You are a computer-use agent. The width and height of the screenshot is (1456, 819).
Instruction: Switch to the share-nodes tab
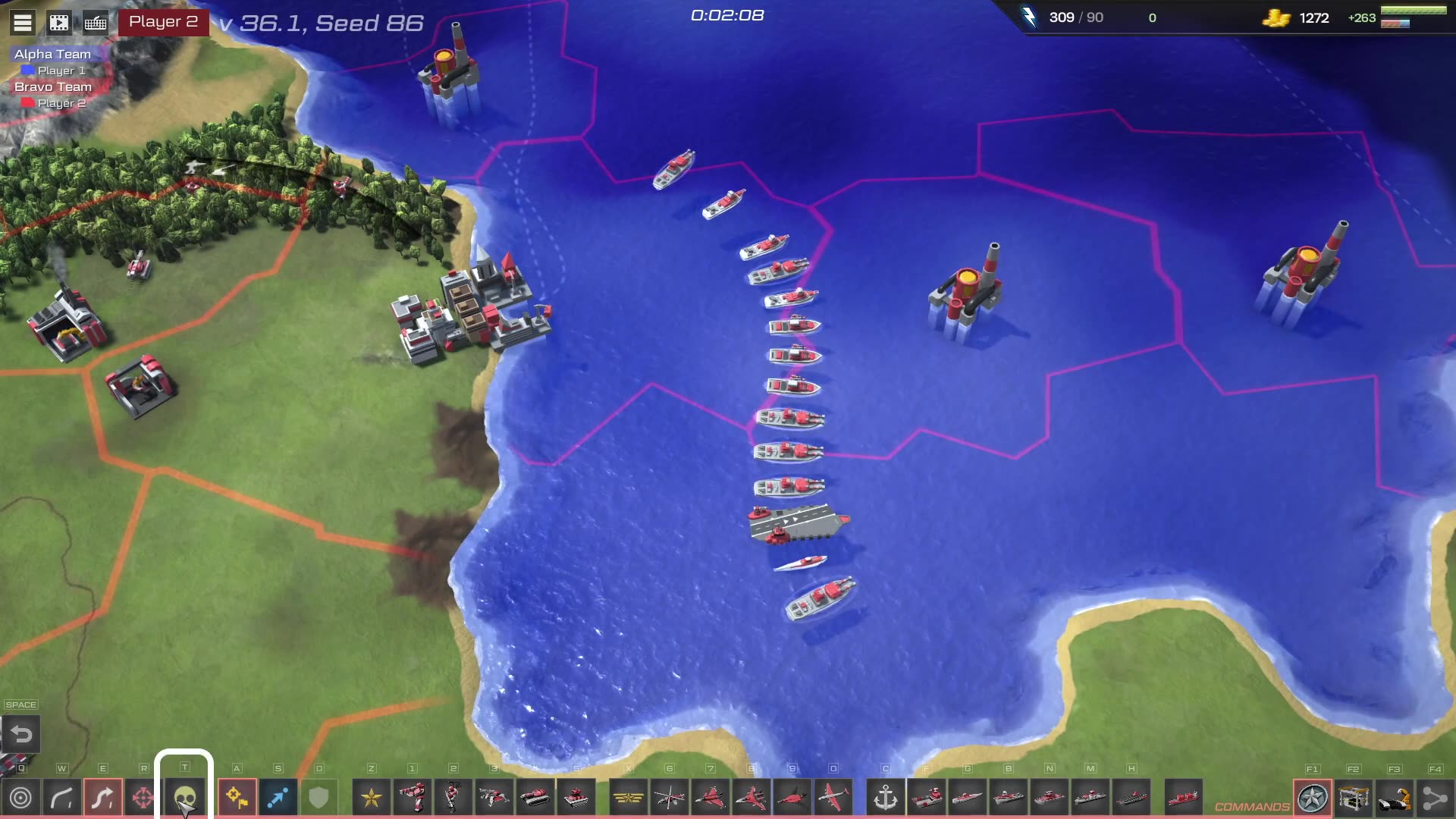tap(1435, 798)
